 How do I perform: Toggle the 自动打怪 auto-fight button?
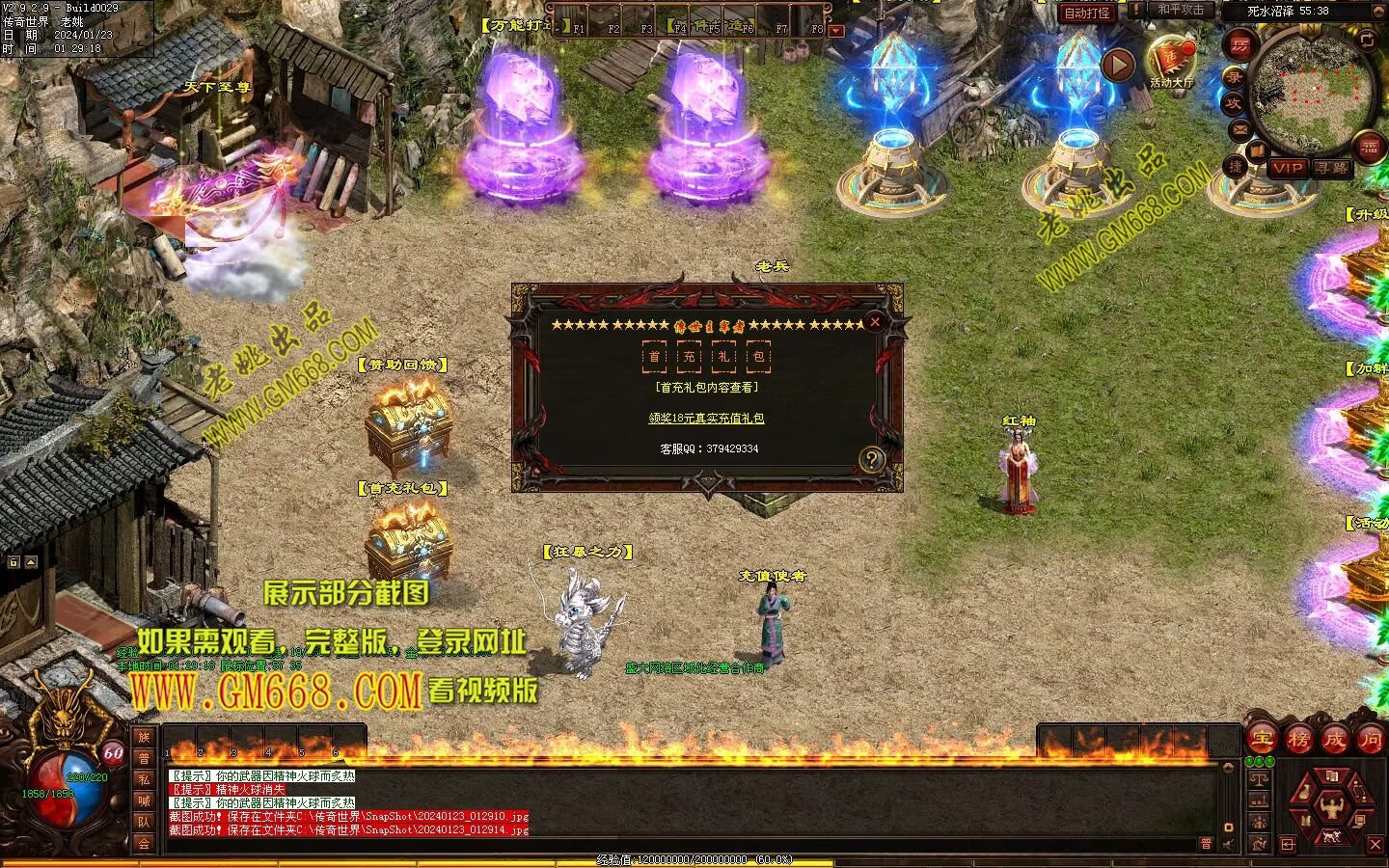(1087, 13)
